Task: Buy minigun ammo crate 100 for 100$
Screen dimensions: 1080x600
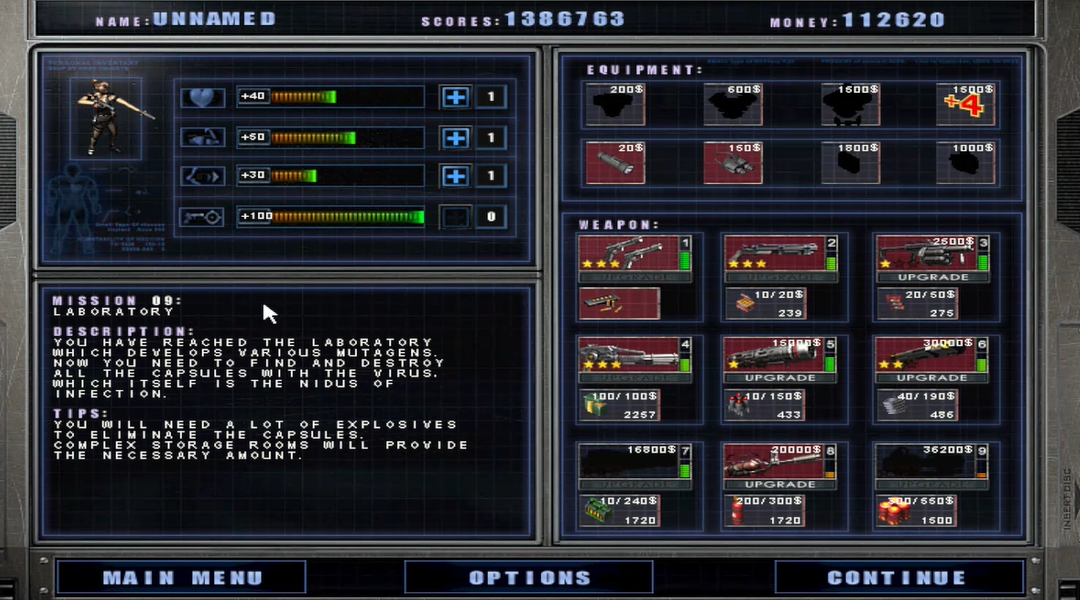Action: [619, 405]
